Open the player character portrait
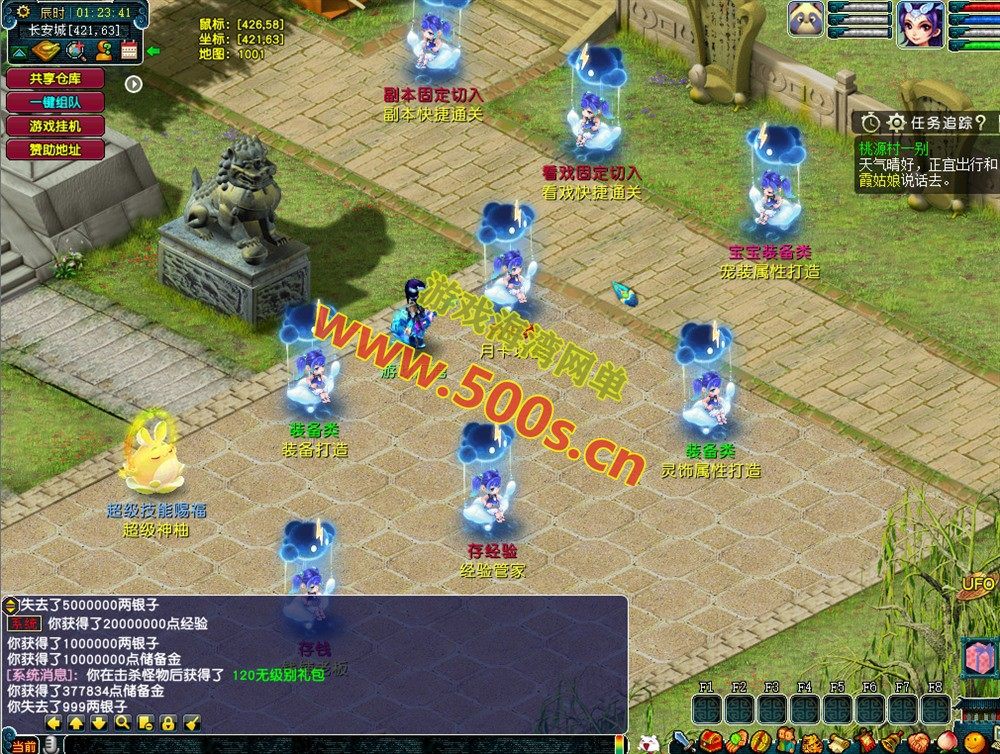Viewport: 1000px width, 754px height. click(920, 21)
